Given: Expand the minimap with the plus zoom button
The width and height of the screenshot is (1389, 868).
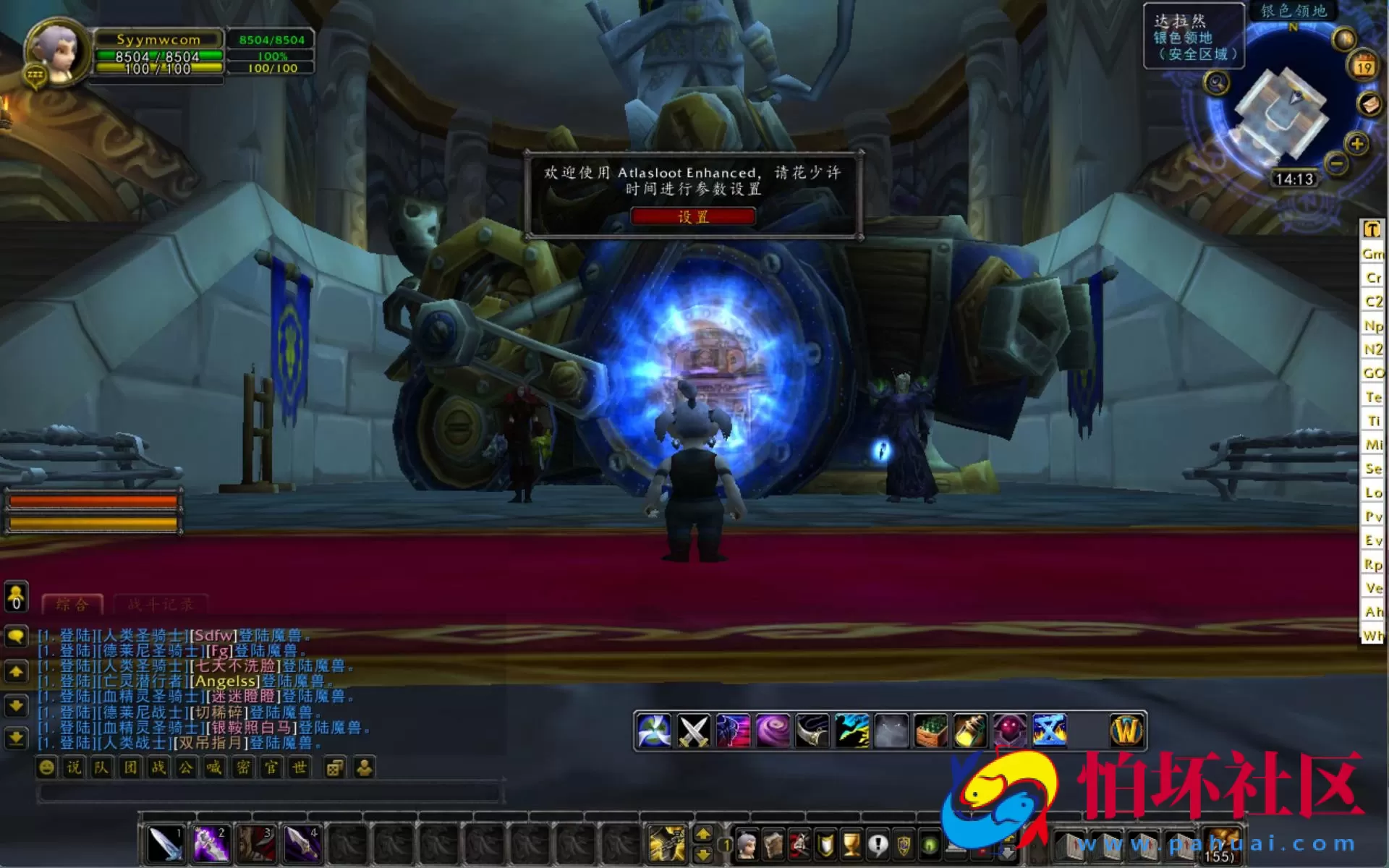Looking at the screenshot, I should (x=1357, y=144).
